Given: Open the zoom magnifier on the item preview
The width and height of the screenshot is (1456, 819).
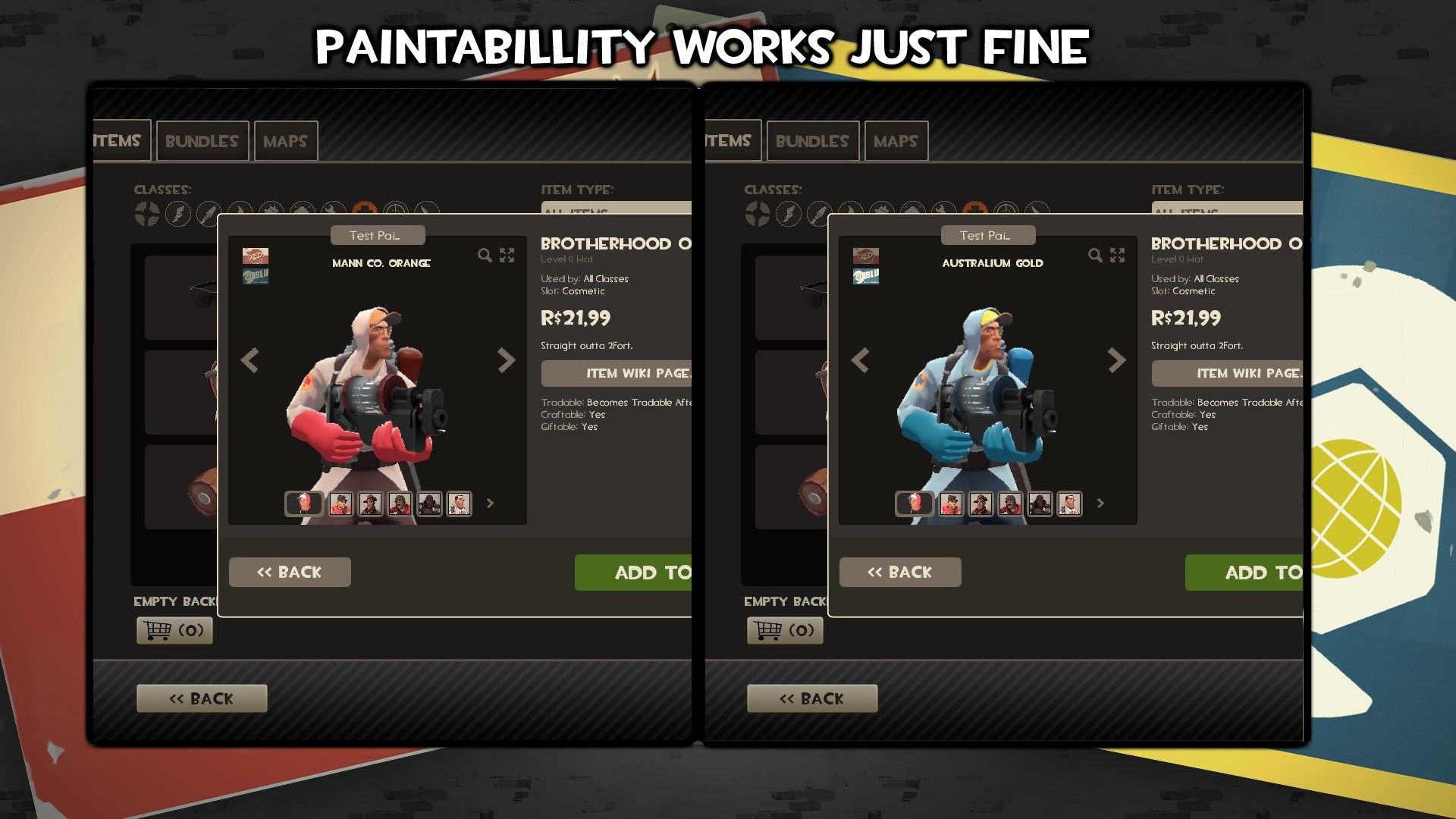Looking at the screenshot, I should pyautogui.click(x=485, y=256).
